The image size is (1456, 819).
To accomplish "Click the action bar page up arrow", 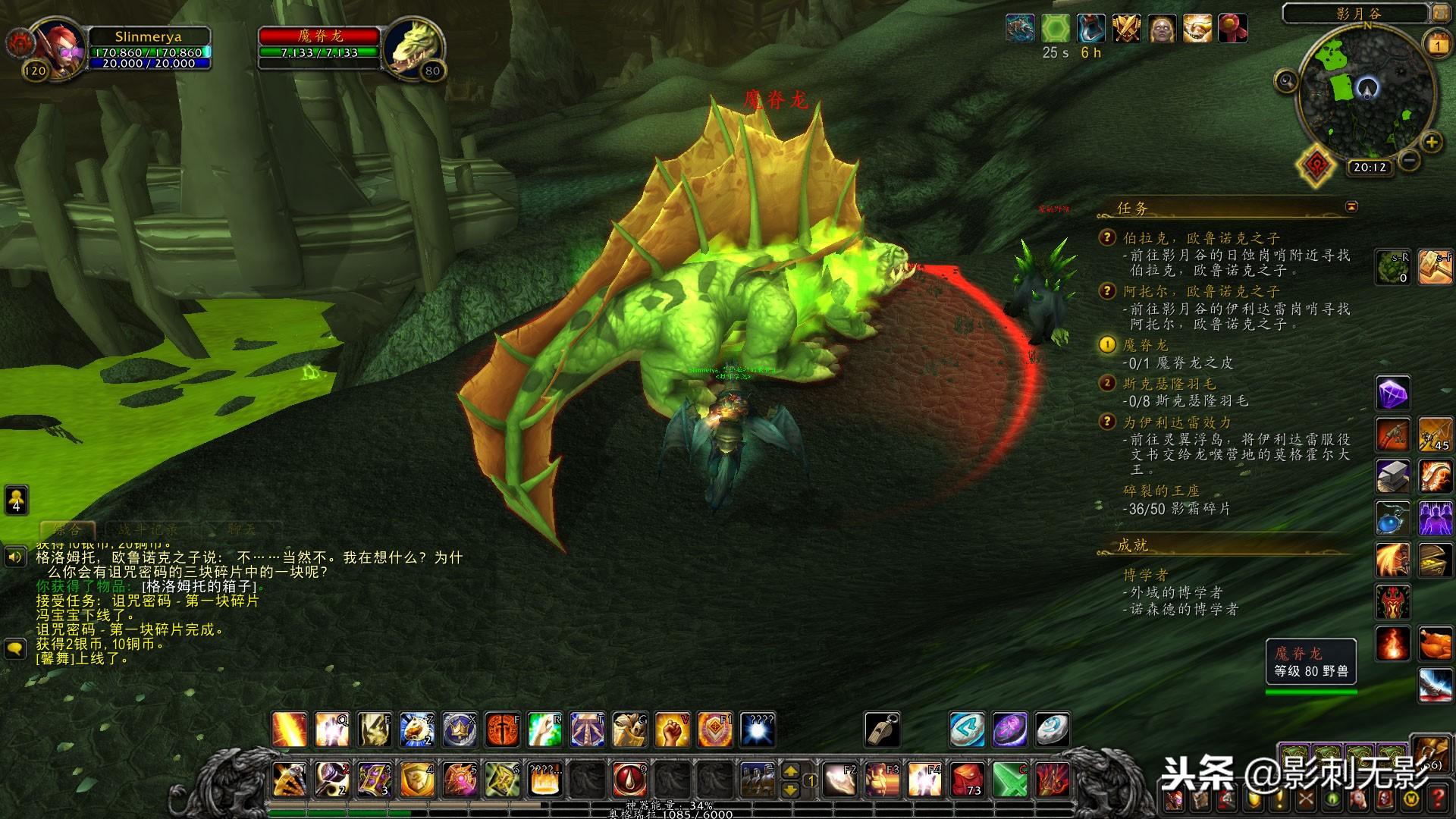I will coord(790,771).
